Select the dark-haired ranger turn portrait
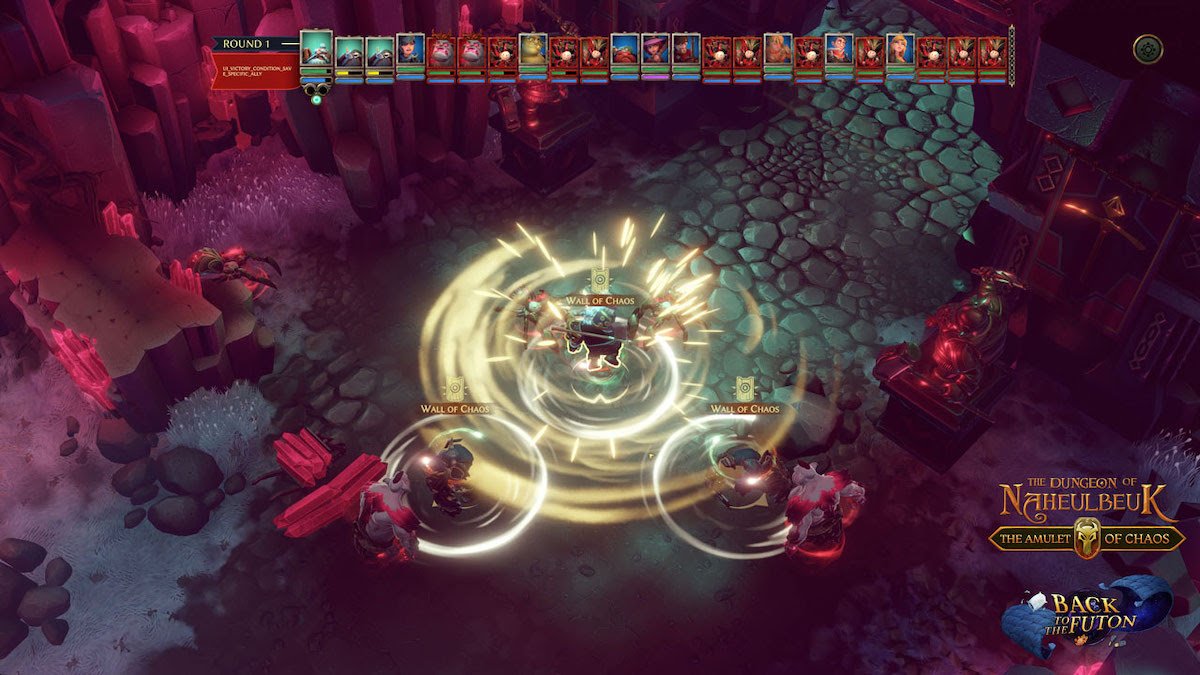This screenshot has width=1200, height=675. point(686,50)
